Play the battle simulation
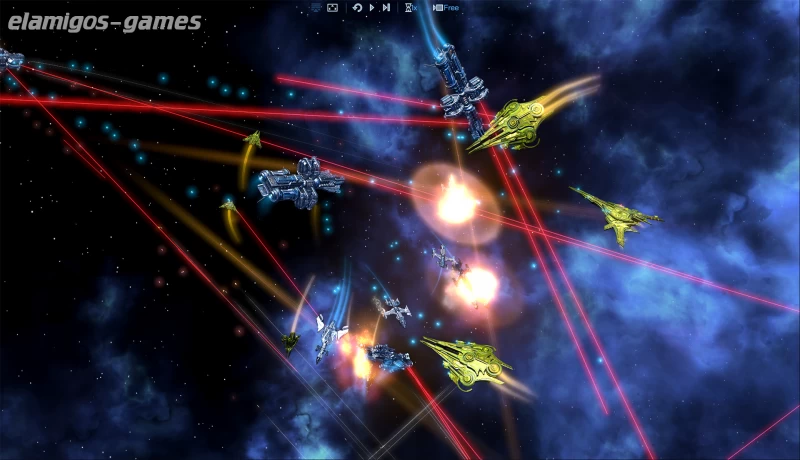 coord(371,8)
